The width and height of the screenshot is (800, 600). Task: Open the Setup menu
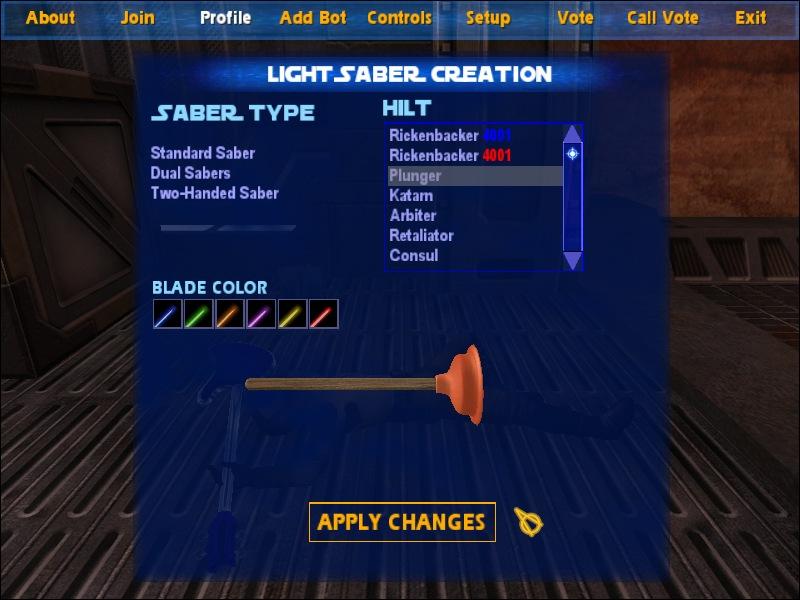tap(488, 17)
